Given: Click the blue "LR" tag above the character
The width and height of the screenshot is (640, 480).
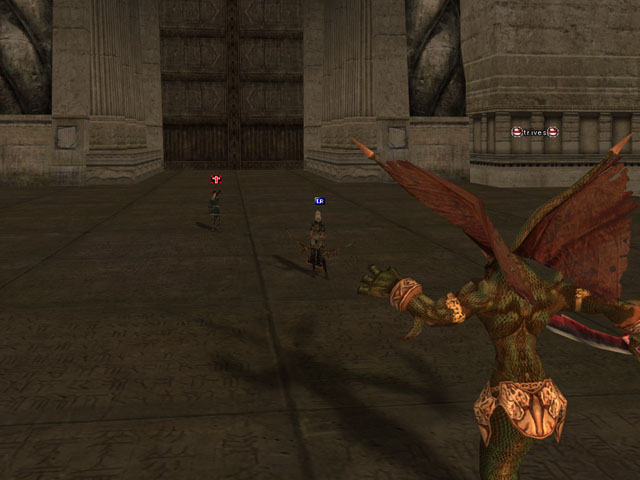Looking at the screenshot, I should pyautogui.click(x=319, y=201).
